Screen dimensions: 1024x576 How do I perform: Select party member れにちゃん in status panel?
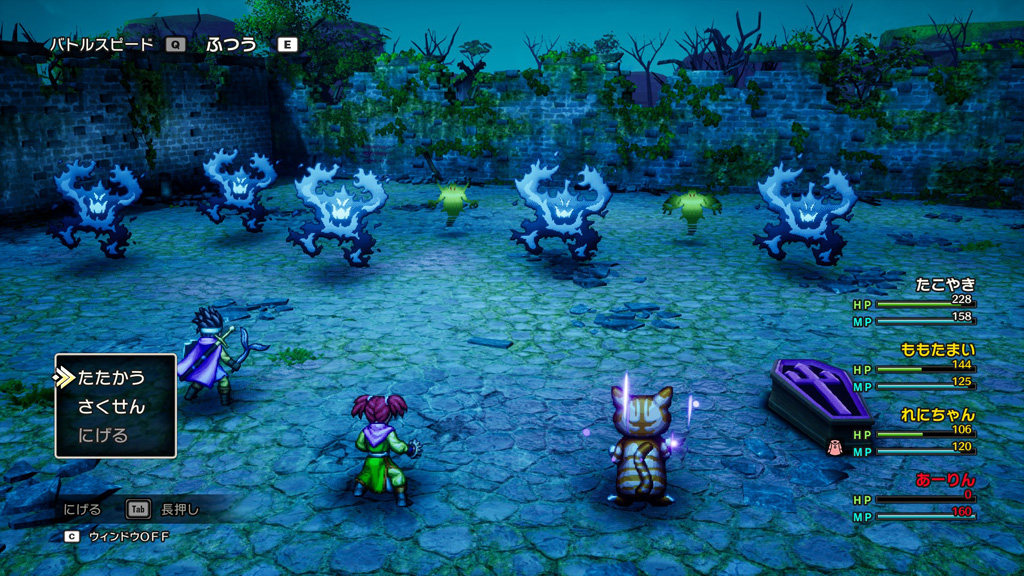pos(937,415)
